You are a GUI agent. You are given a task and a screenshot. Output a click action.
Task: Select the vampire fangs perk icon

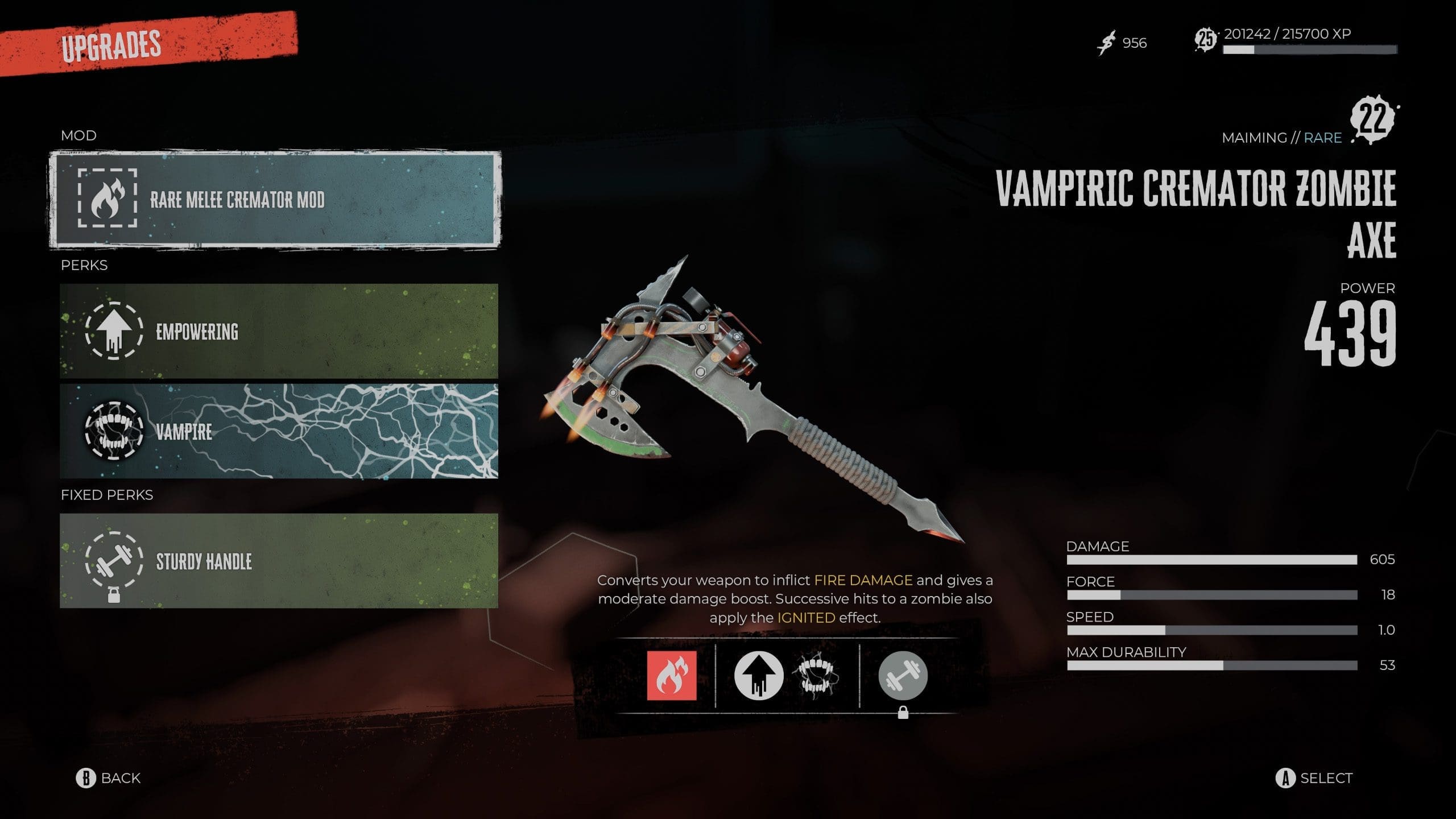pos(816,676)
